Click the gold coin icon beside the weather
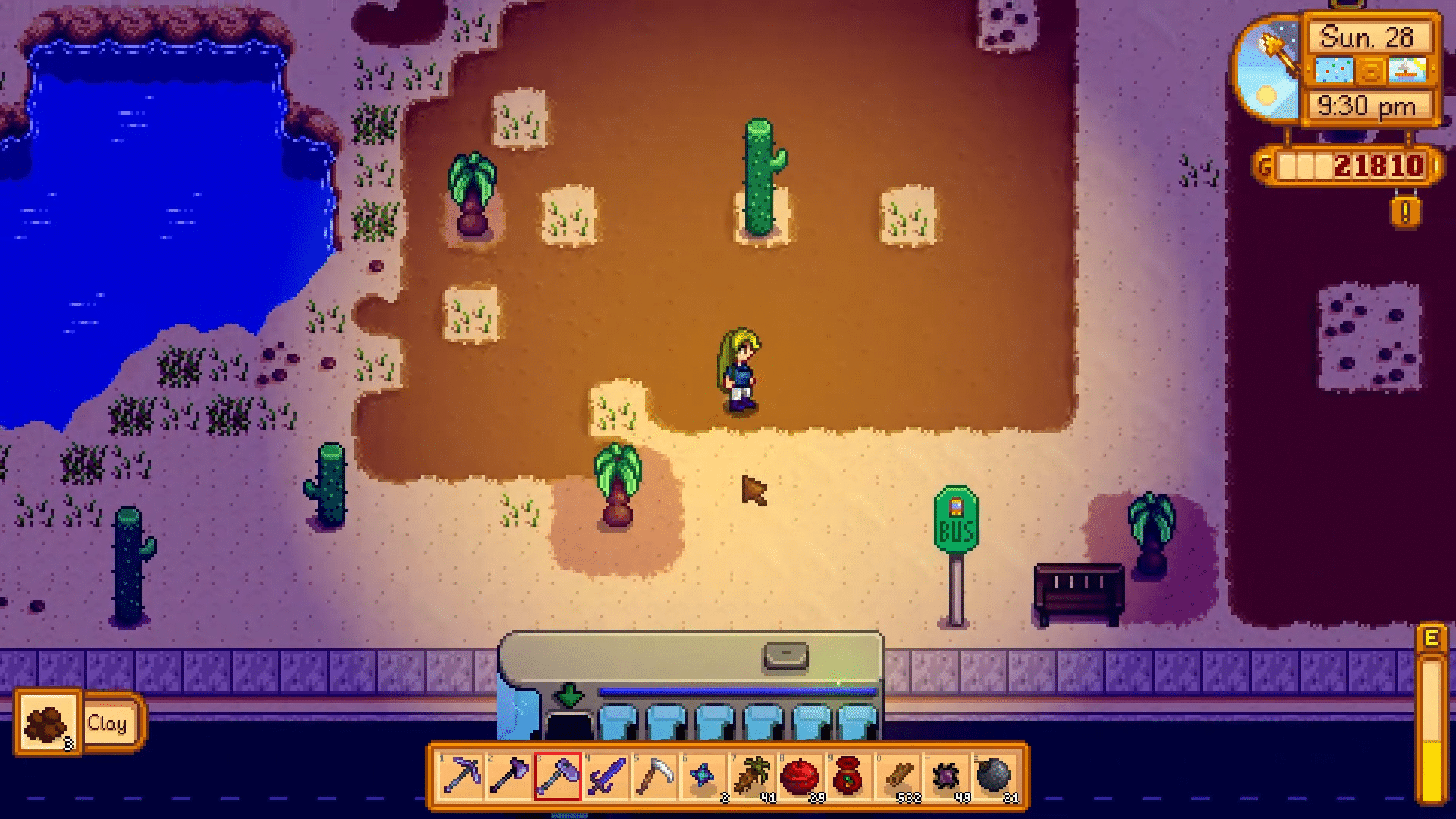Viewport: 1456px width, 819px height. click(x=1370, y=71)
